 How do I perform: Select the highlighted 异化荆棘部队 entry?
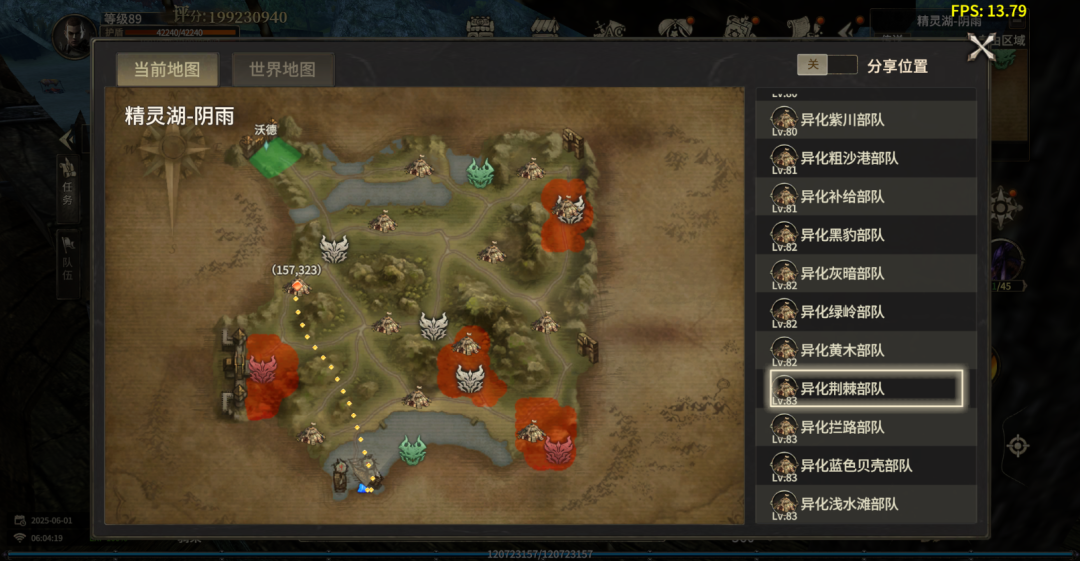click(866, 389)
